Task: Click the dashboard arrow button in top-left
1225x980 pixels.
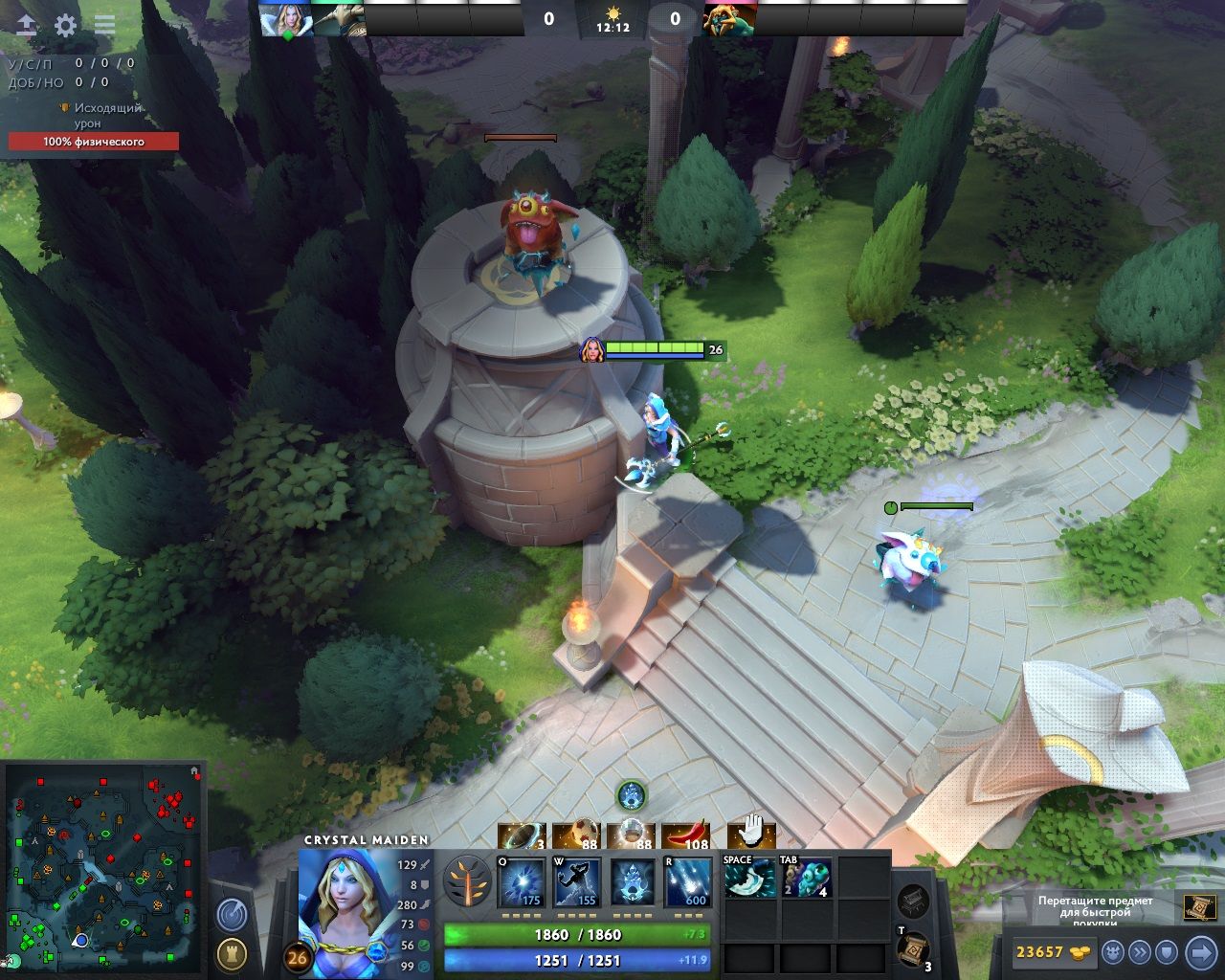Action: pyautogui.click(x=27, y=26)
